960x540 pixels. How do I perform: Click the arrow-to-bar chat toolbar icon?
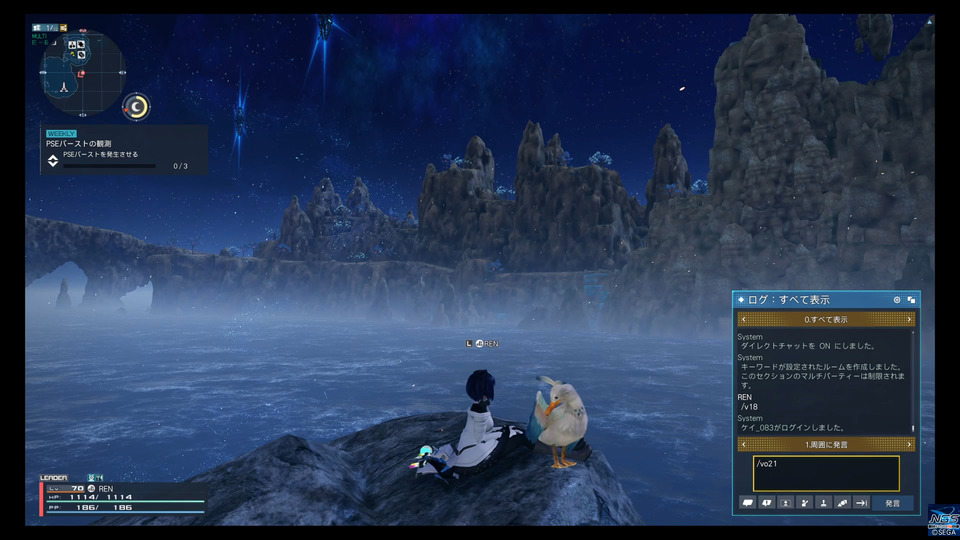[x=862, y=503]
